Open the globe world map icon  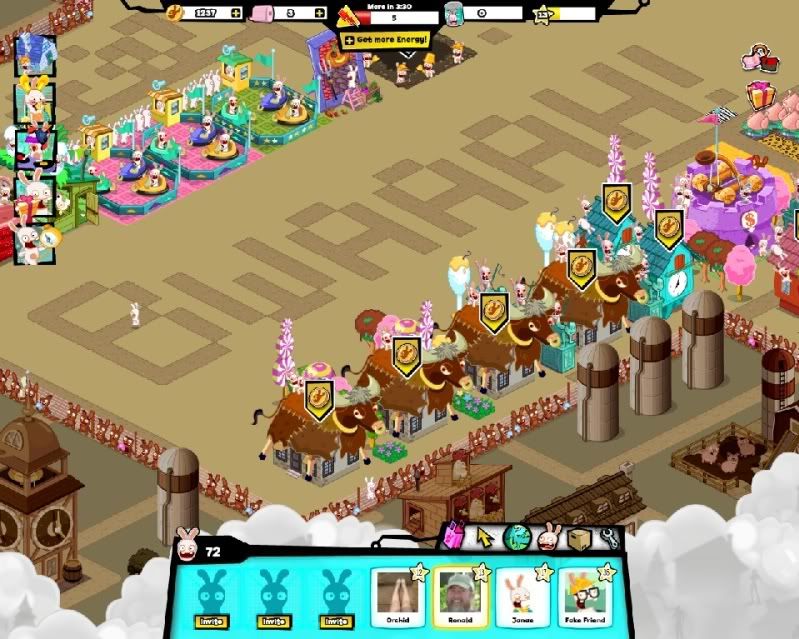click(x=516, y=537)
